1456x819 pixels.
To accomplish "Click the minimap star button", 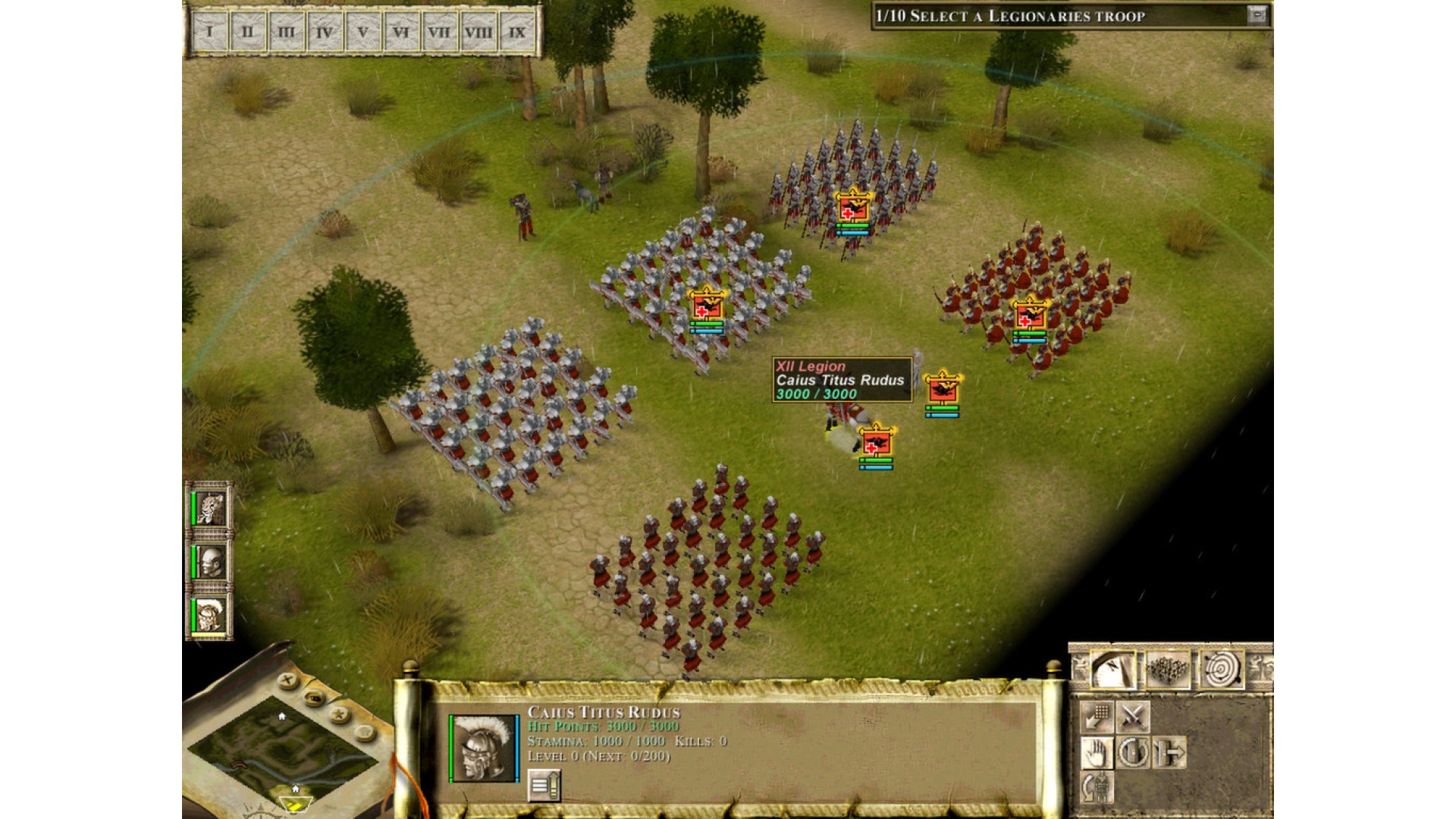I will point(339,714).
